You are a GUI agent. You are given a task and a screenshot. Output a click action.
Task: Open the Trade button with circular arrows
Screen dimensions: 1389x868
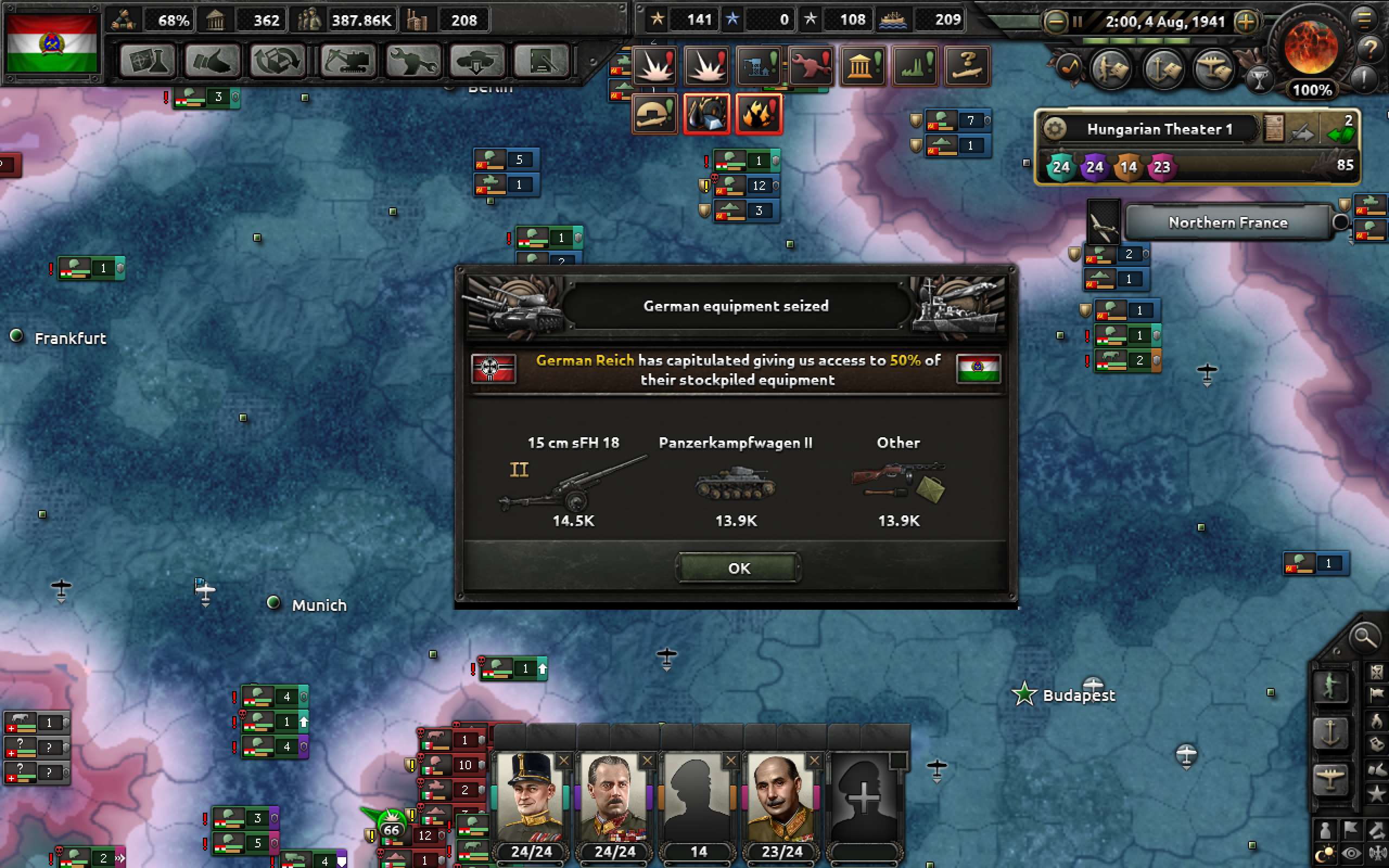coord(278,61)
